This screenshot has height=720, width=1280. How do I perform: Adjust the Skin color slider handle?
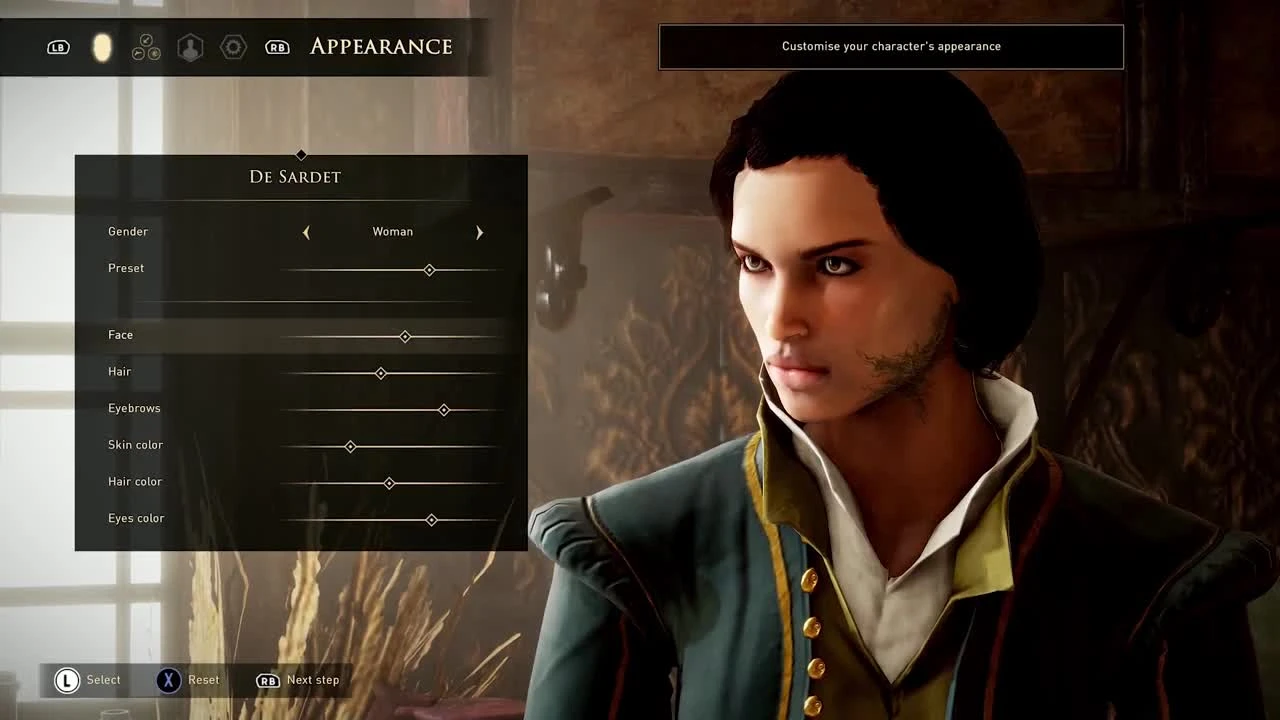coord(350,447)
